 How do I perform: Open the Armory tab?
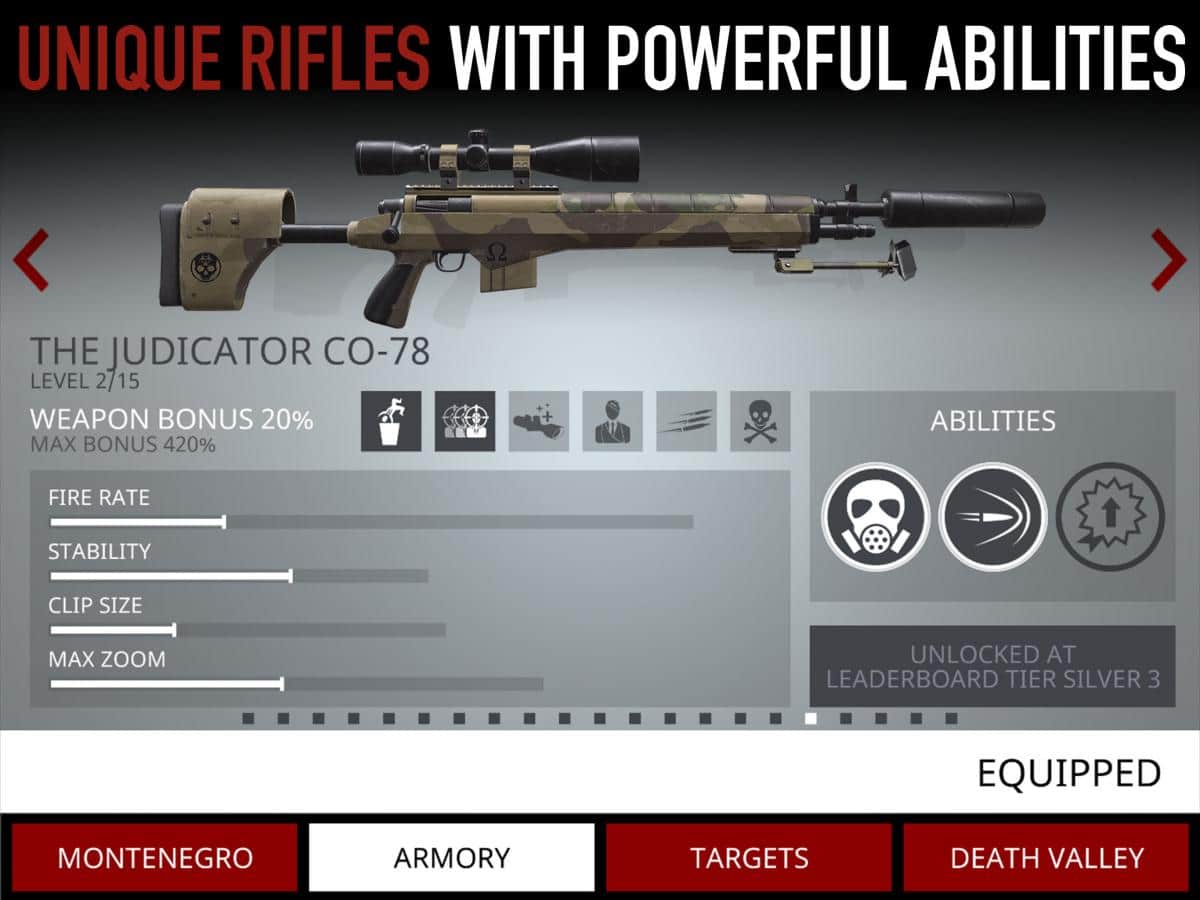(451, 857)
